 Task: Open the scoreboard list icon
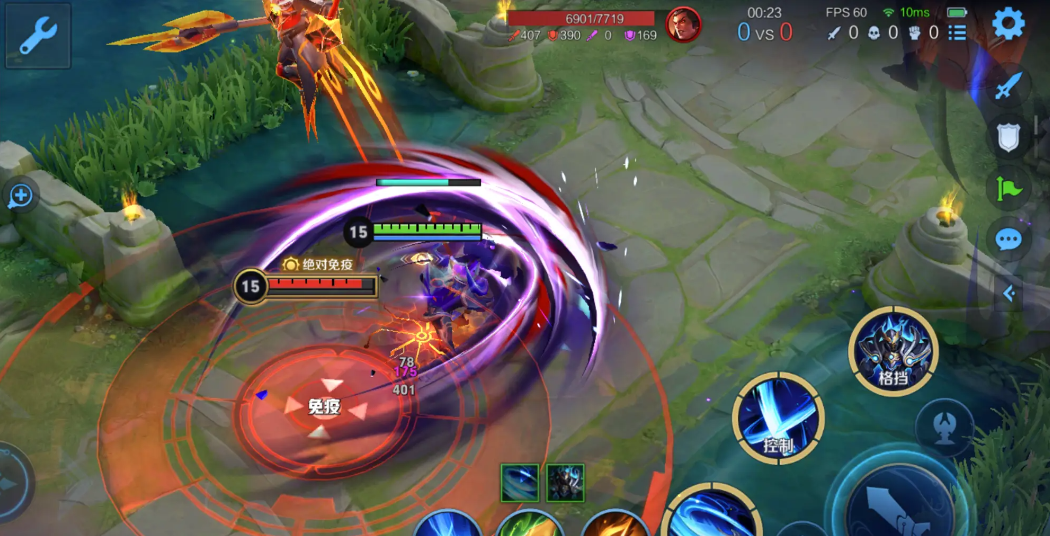click(957, 33)
